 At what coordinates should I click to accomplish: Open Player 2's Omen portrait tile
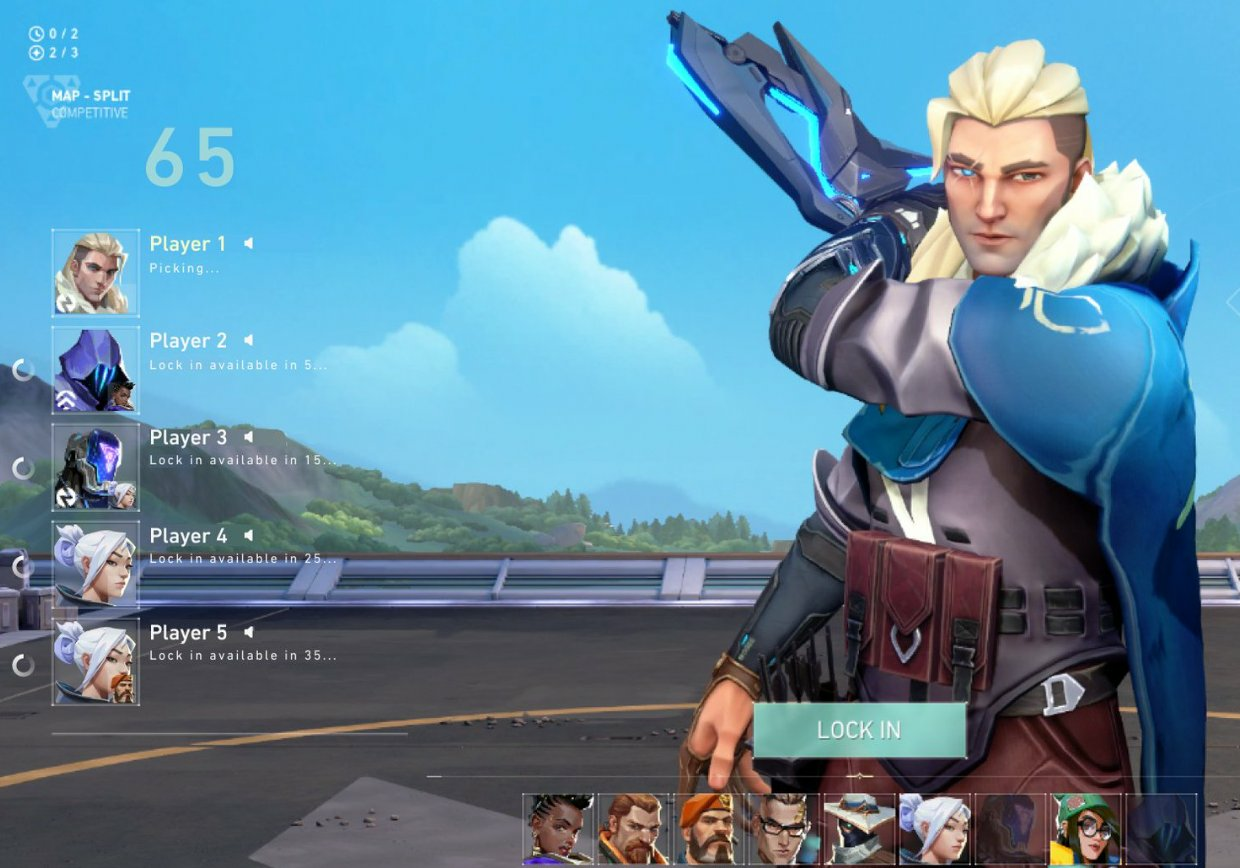point(96,370)
